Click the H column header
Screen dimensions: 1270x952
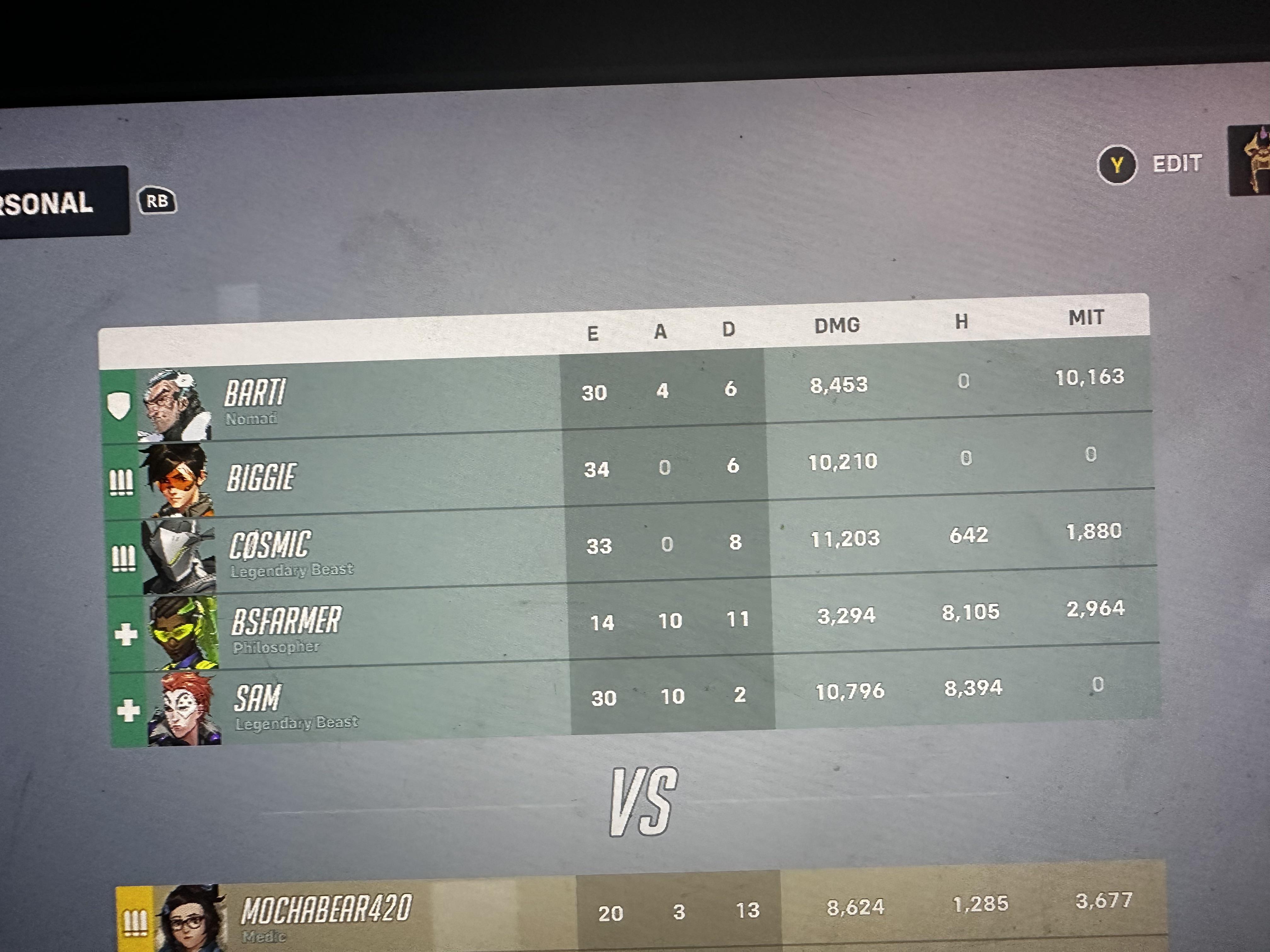coord(961,321)
